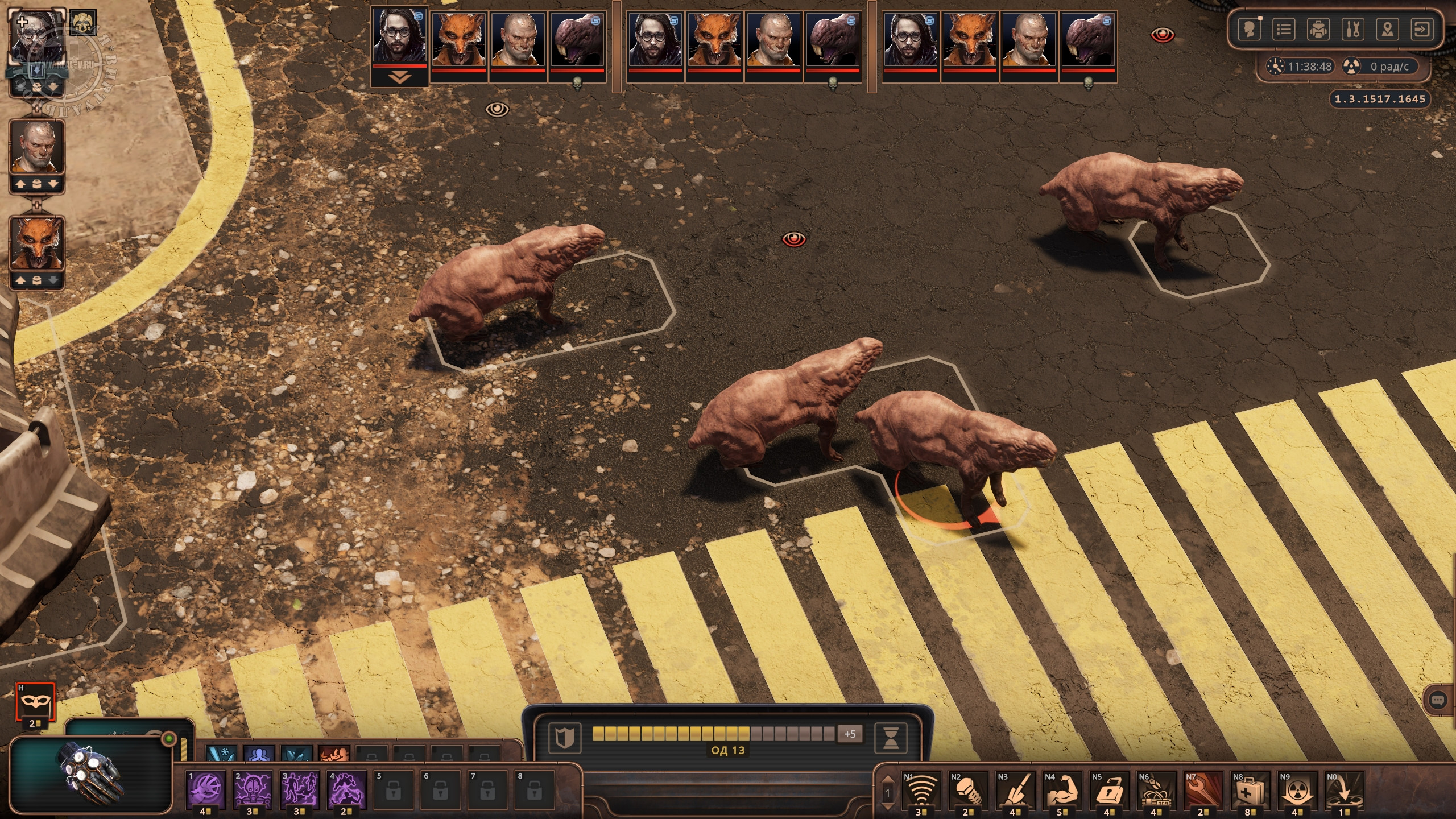Open the journal list icon
Image resolution: width=1456 pixels, height=819 pixels.
1283,30
